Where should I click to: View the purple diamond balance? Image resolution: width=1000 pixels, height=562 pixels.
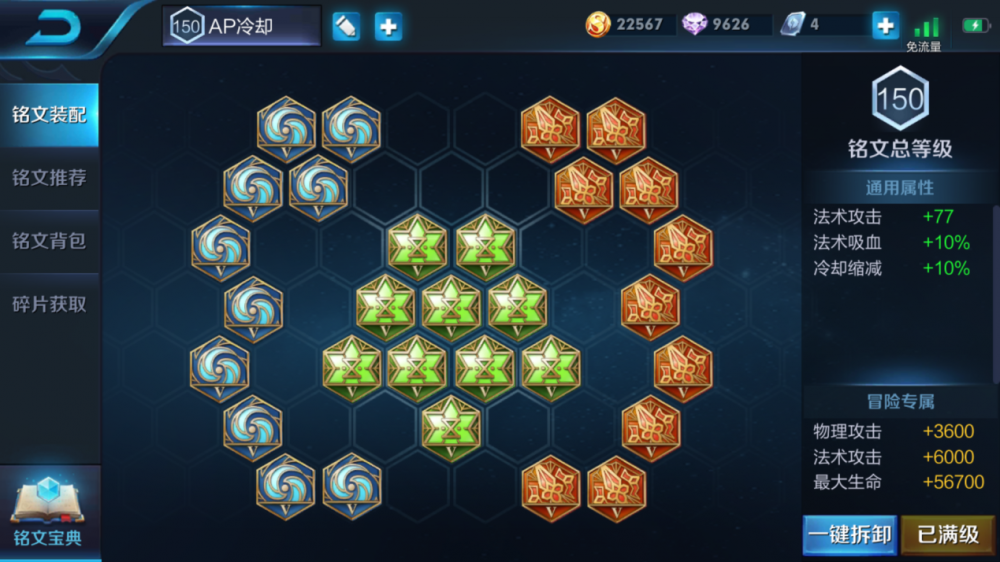pos(718,24)
